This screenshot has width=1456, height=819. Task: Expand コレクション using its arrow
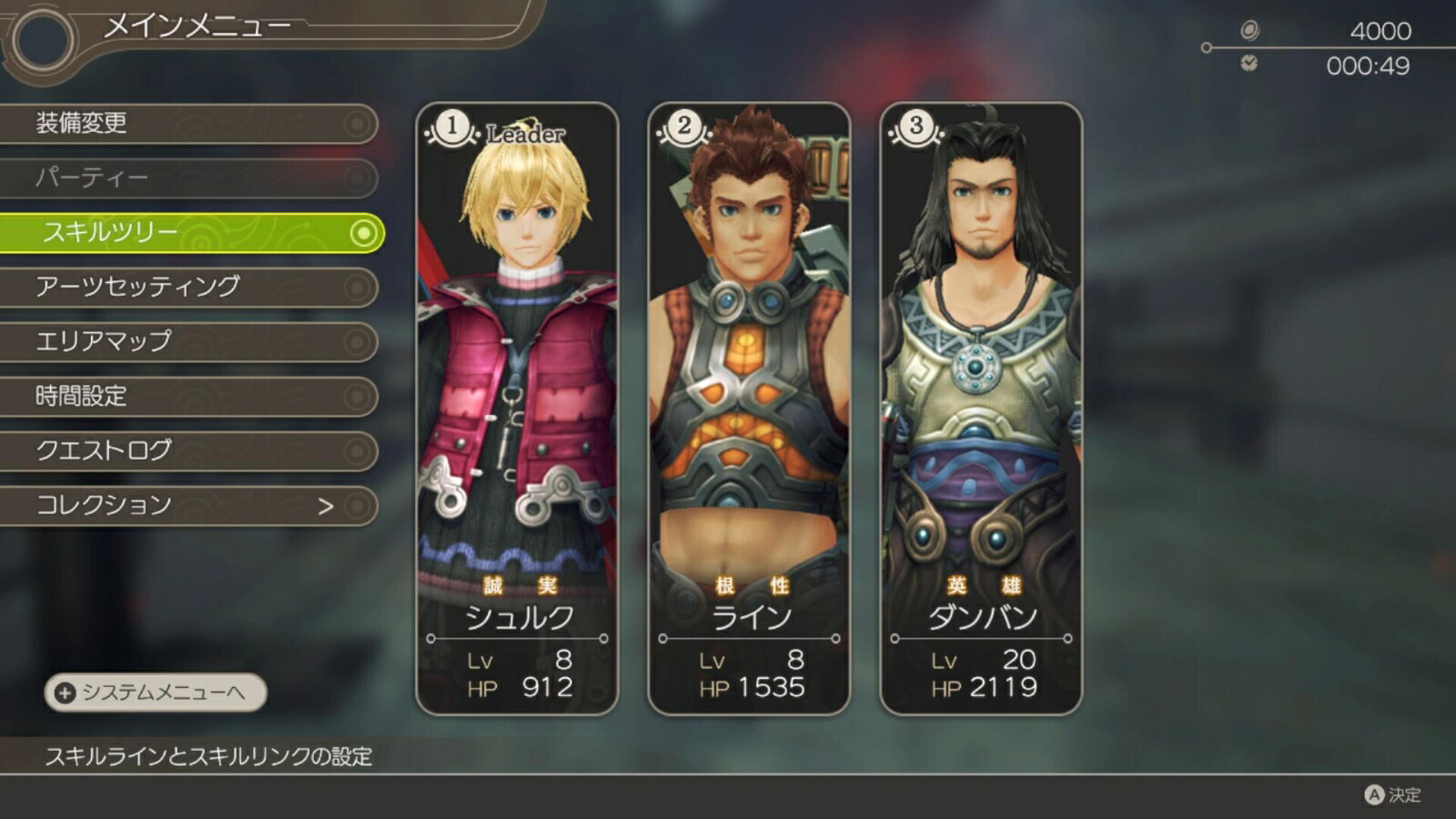(329, 504)
